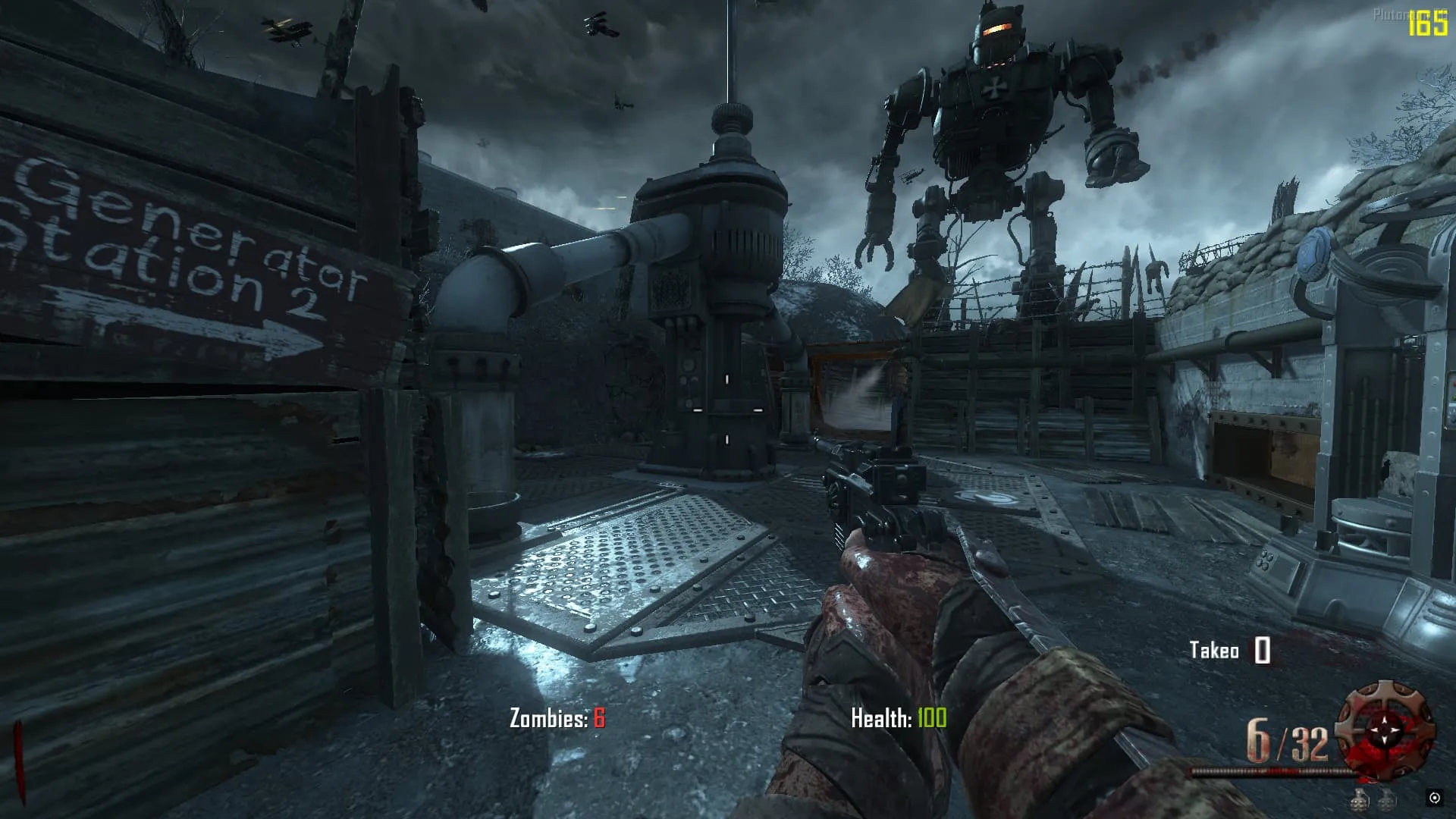
Task: Click the circular target overlay icon
Action: 1434,797
